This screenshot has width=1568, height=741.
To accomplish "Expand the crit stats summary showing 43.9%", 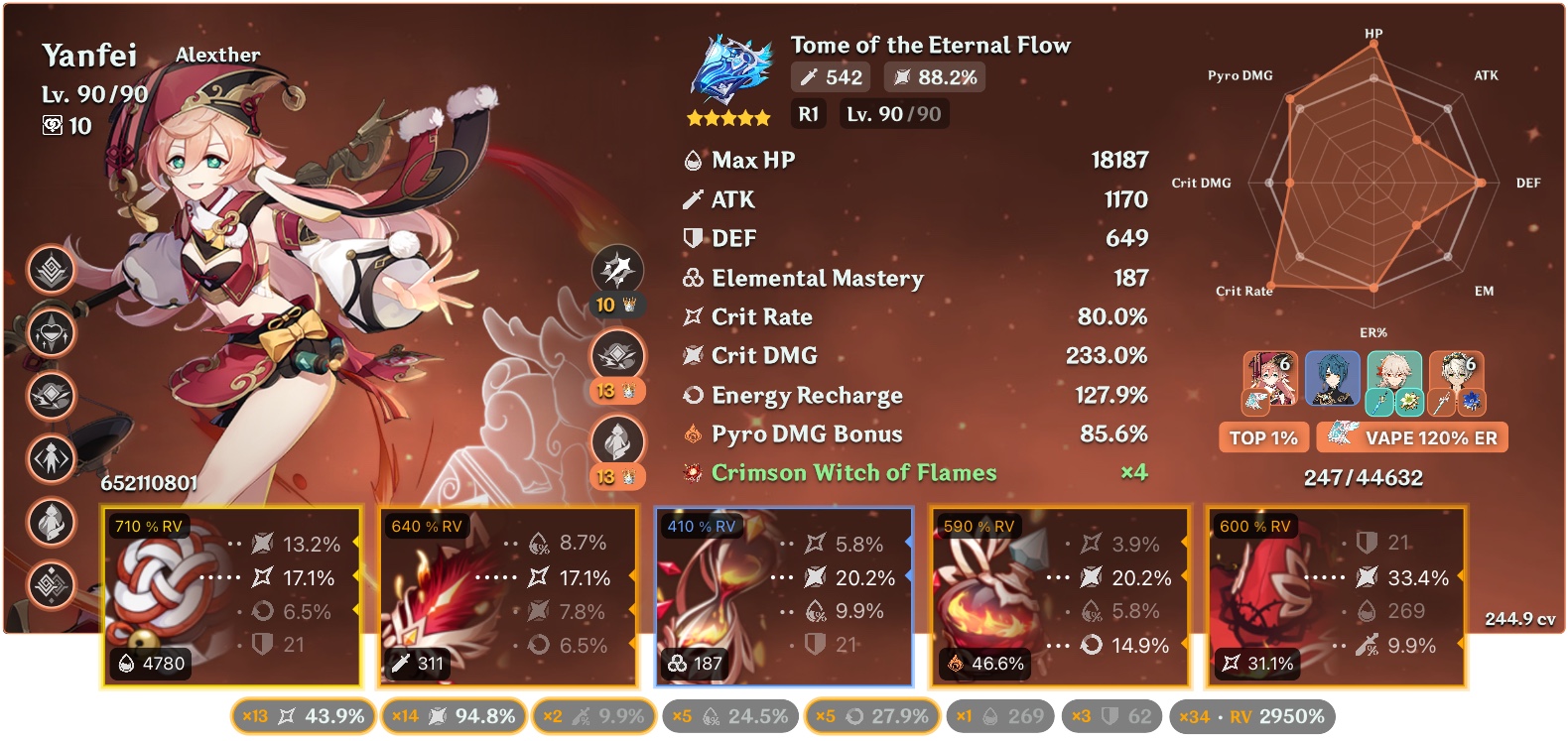I will 303,715.
